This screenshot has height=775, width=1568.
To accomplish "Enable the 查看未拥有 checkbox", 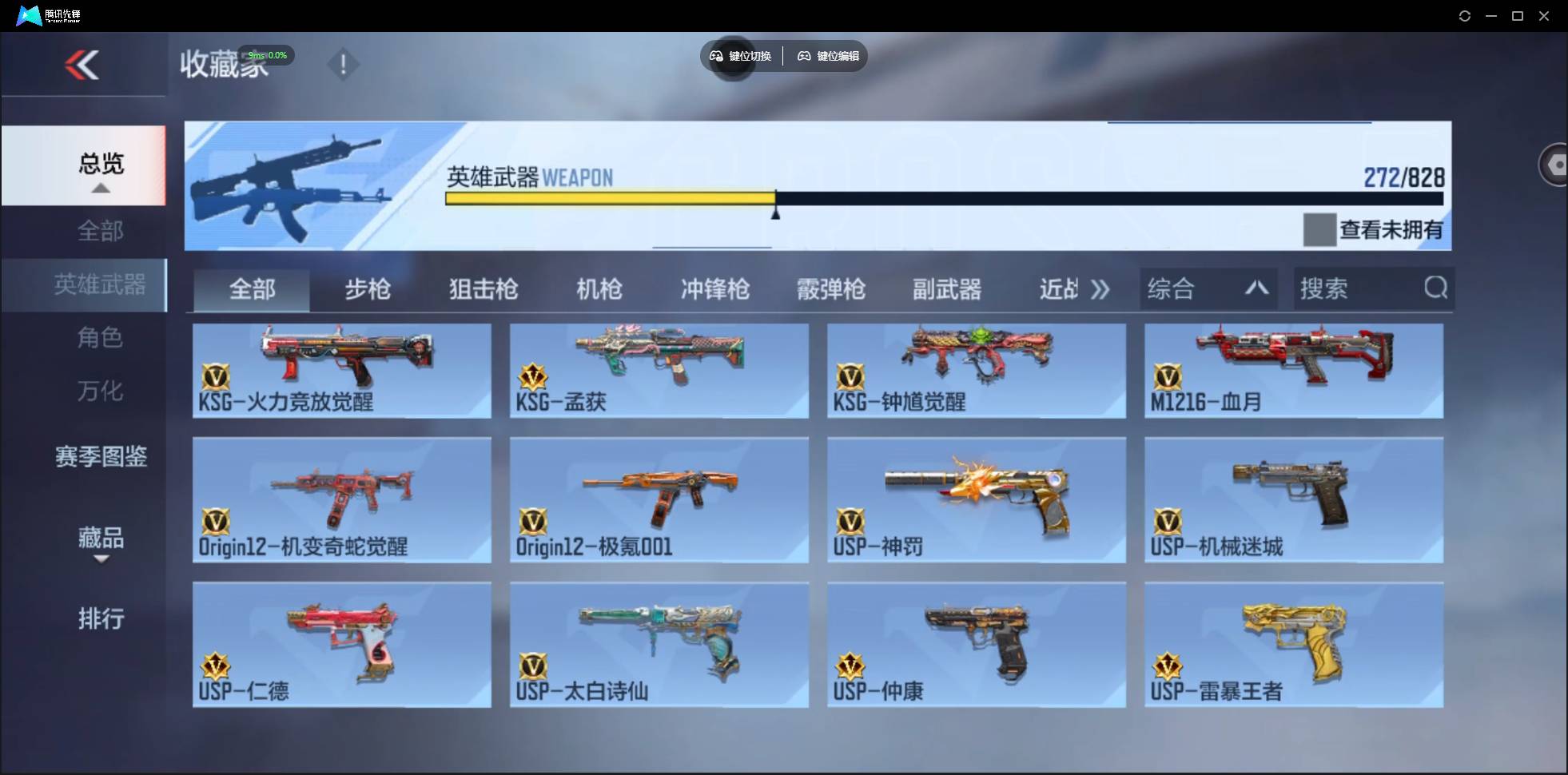I will 1319,230.
